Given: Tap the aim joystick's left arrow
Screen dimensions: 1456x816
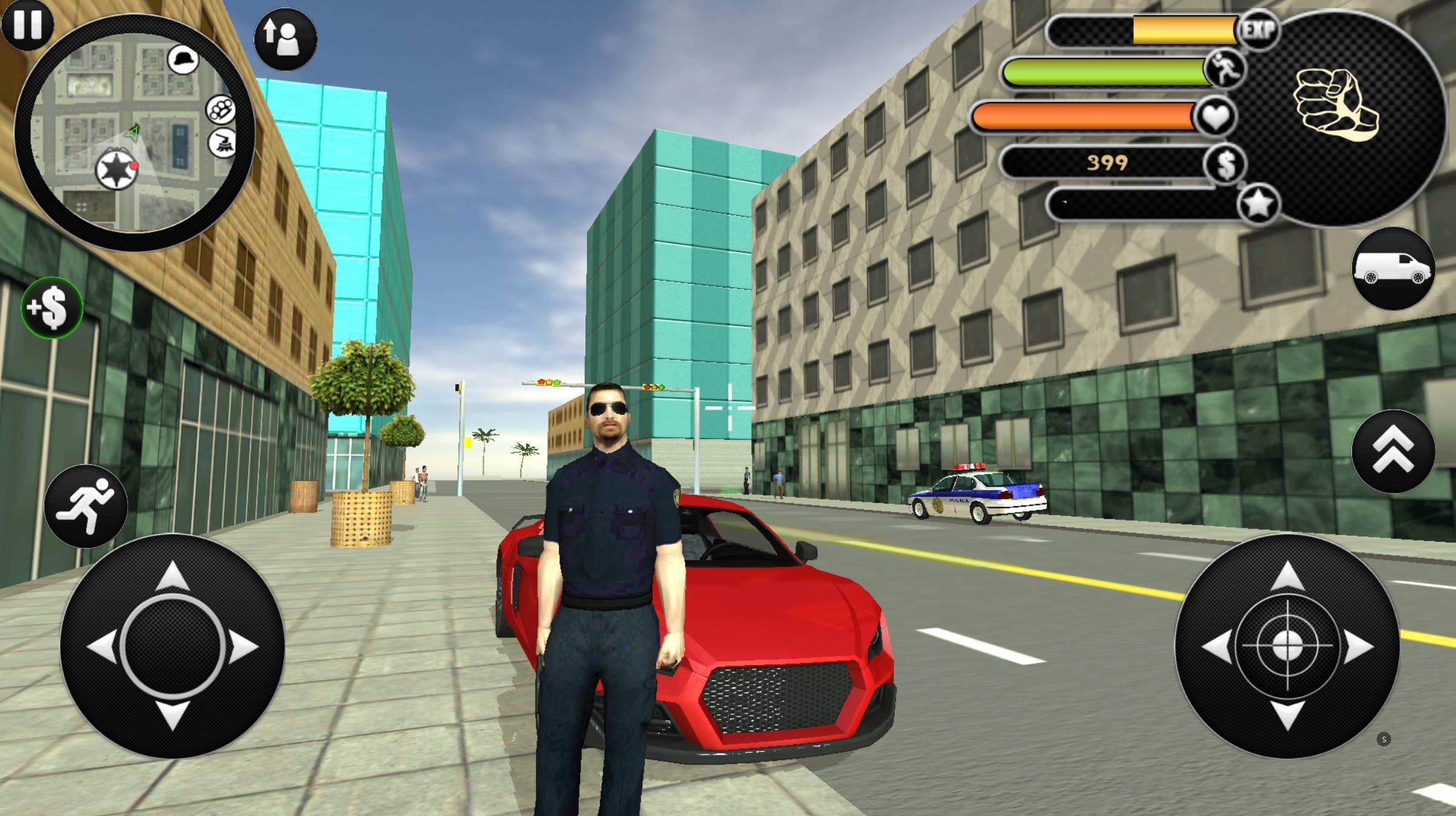Looking at the screenshot, I should point(1216,646).
